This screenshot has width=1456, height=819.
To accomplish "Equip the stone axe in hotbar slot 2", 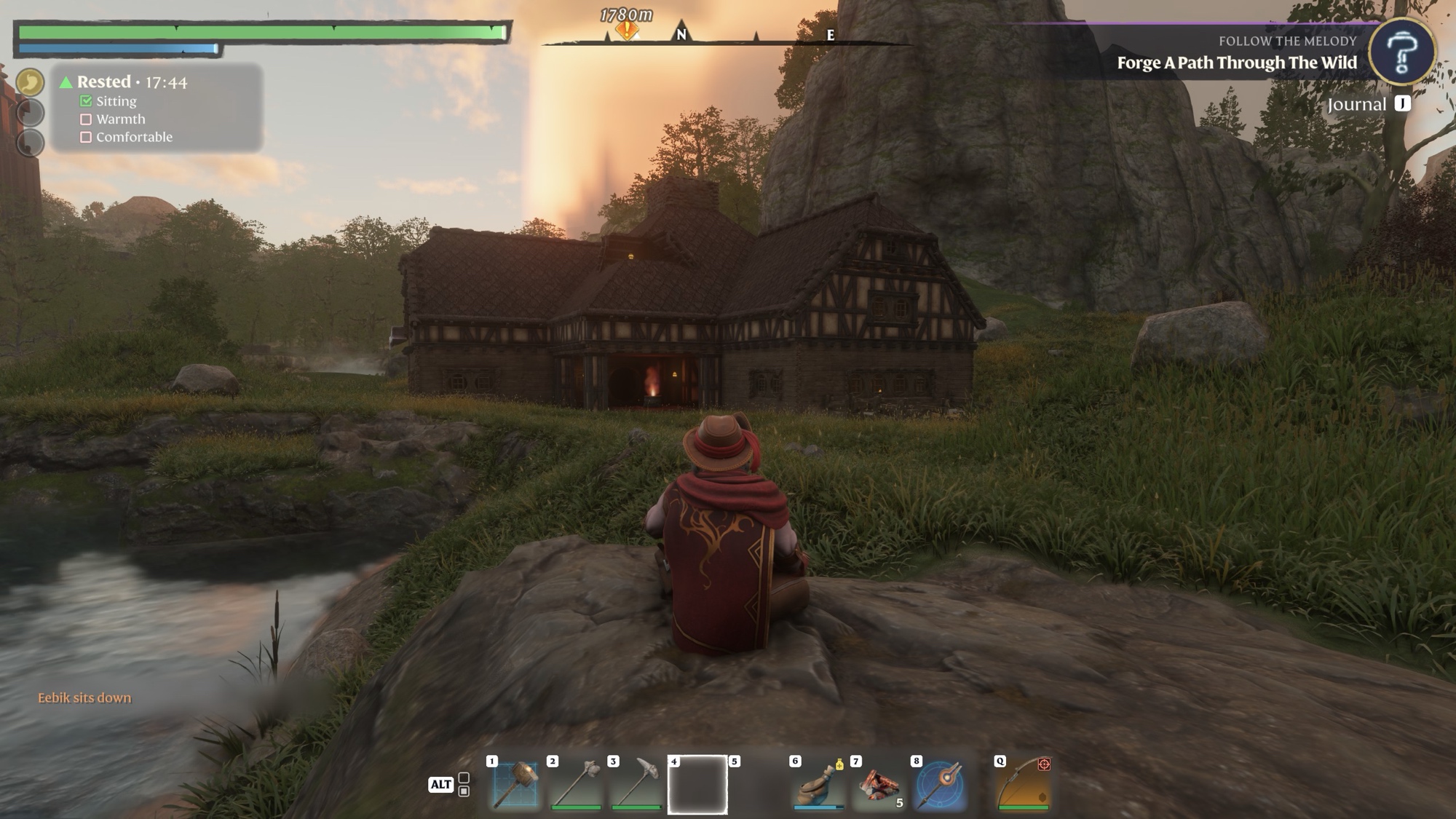I will 577,785.
